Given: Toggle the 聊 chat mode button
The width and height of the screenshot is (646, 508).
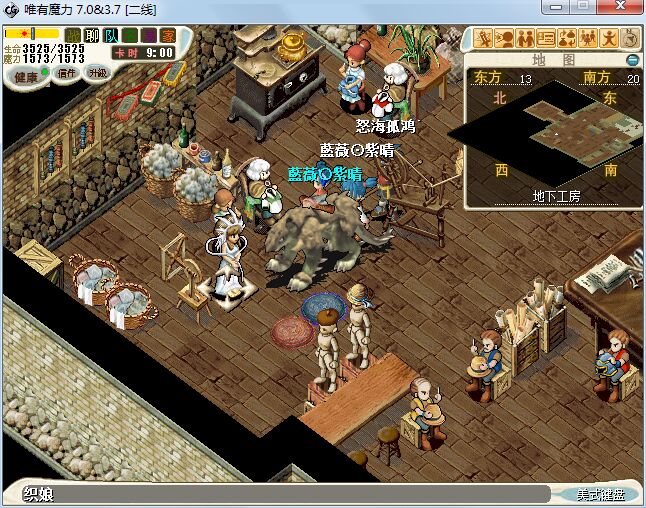Looking at the screenshot, I should 92,35.
